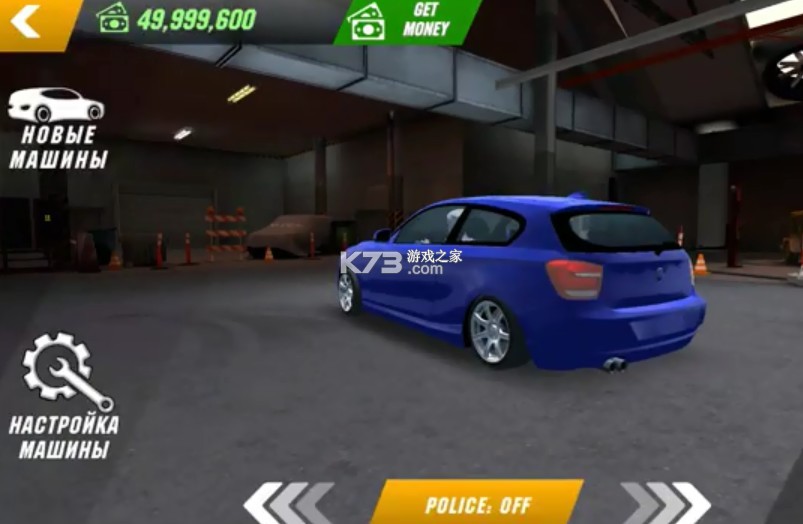
Task: Select the next car with right chevrons
Action: tap(665, 503)
